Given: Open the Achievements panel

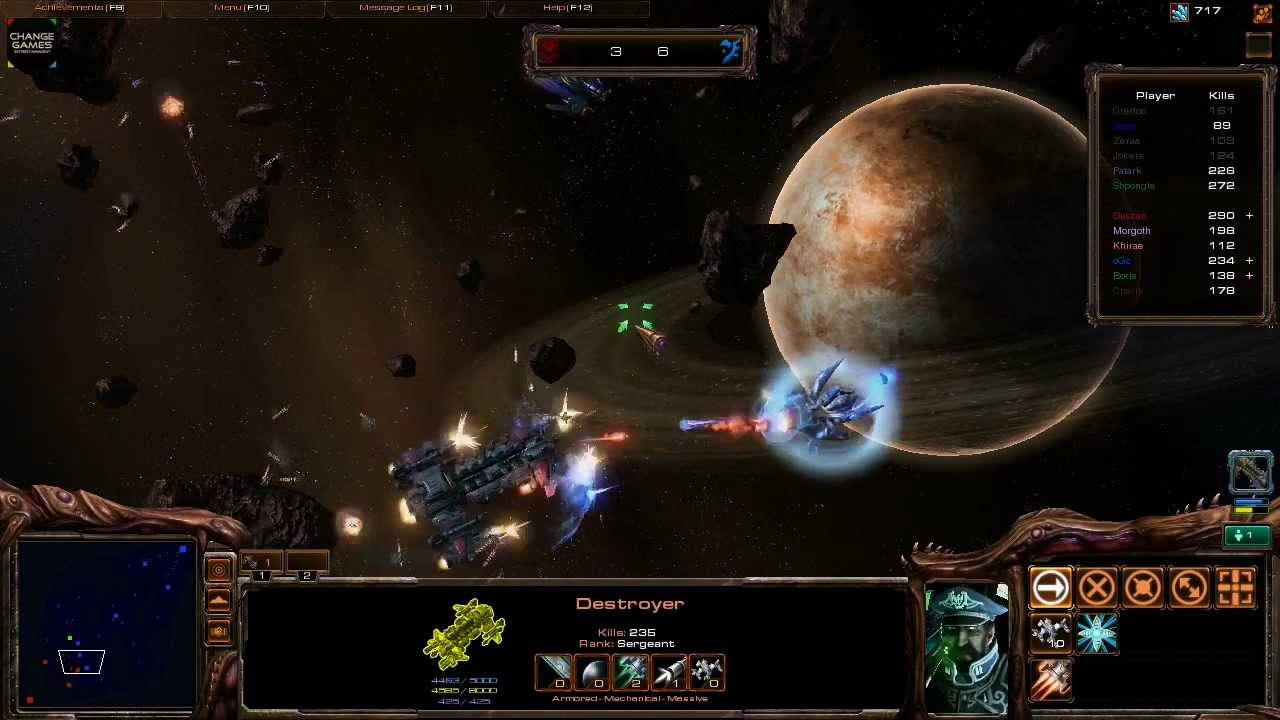Looking at the screenshot, I should pos(79,8).
